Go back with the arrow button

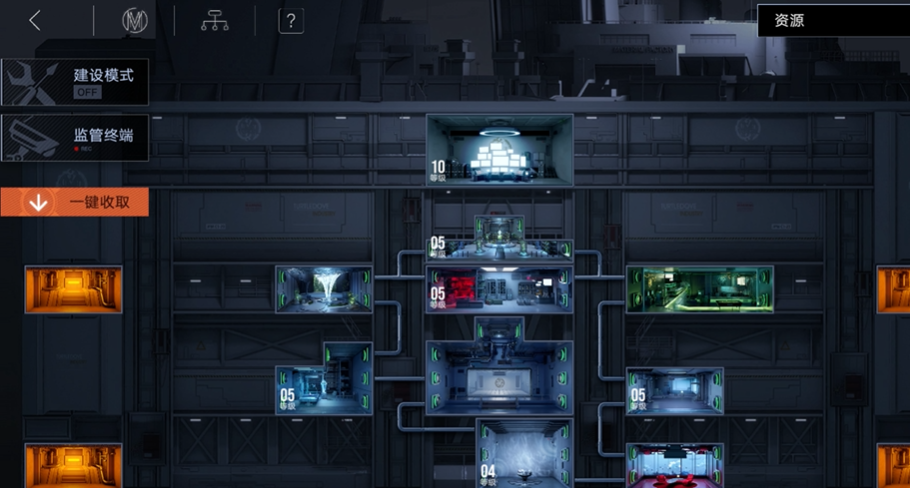click(x=35, y=21)
